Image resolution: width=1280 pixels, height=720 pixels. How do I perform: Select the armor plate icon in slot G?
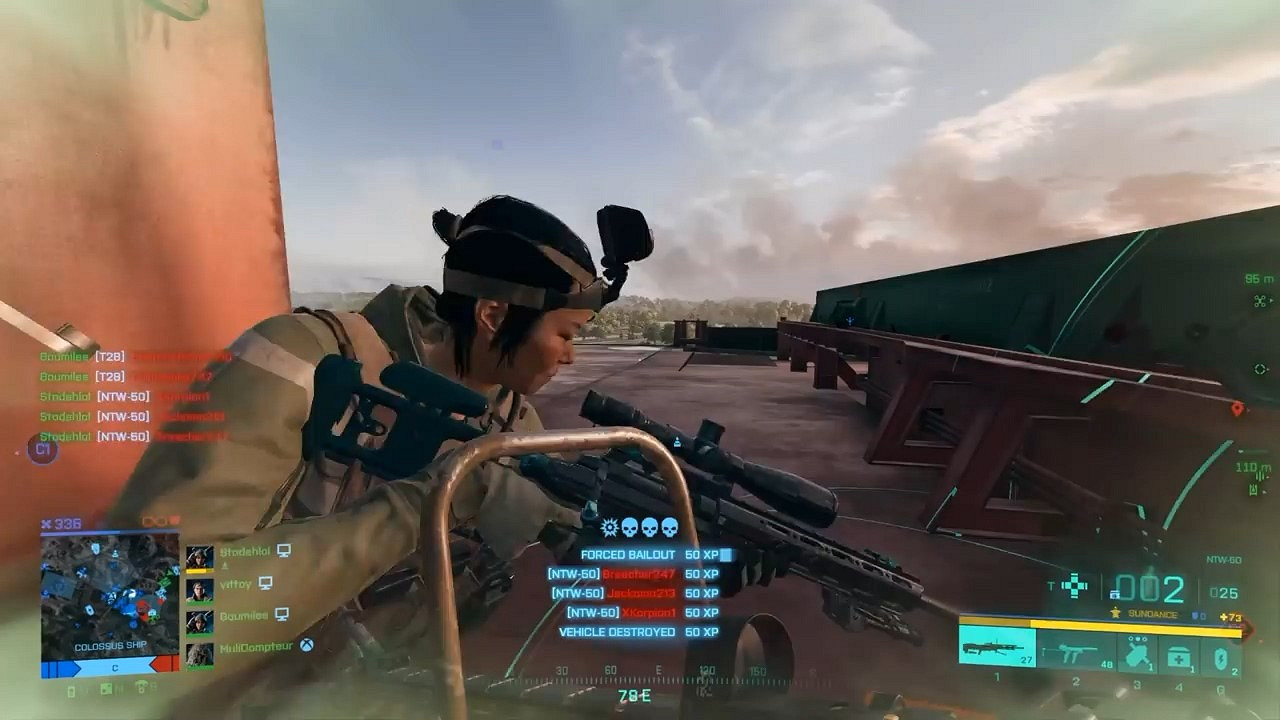point(1221,657)
